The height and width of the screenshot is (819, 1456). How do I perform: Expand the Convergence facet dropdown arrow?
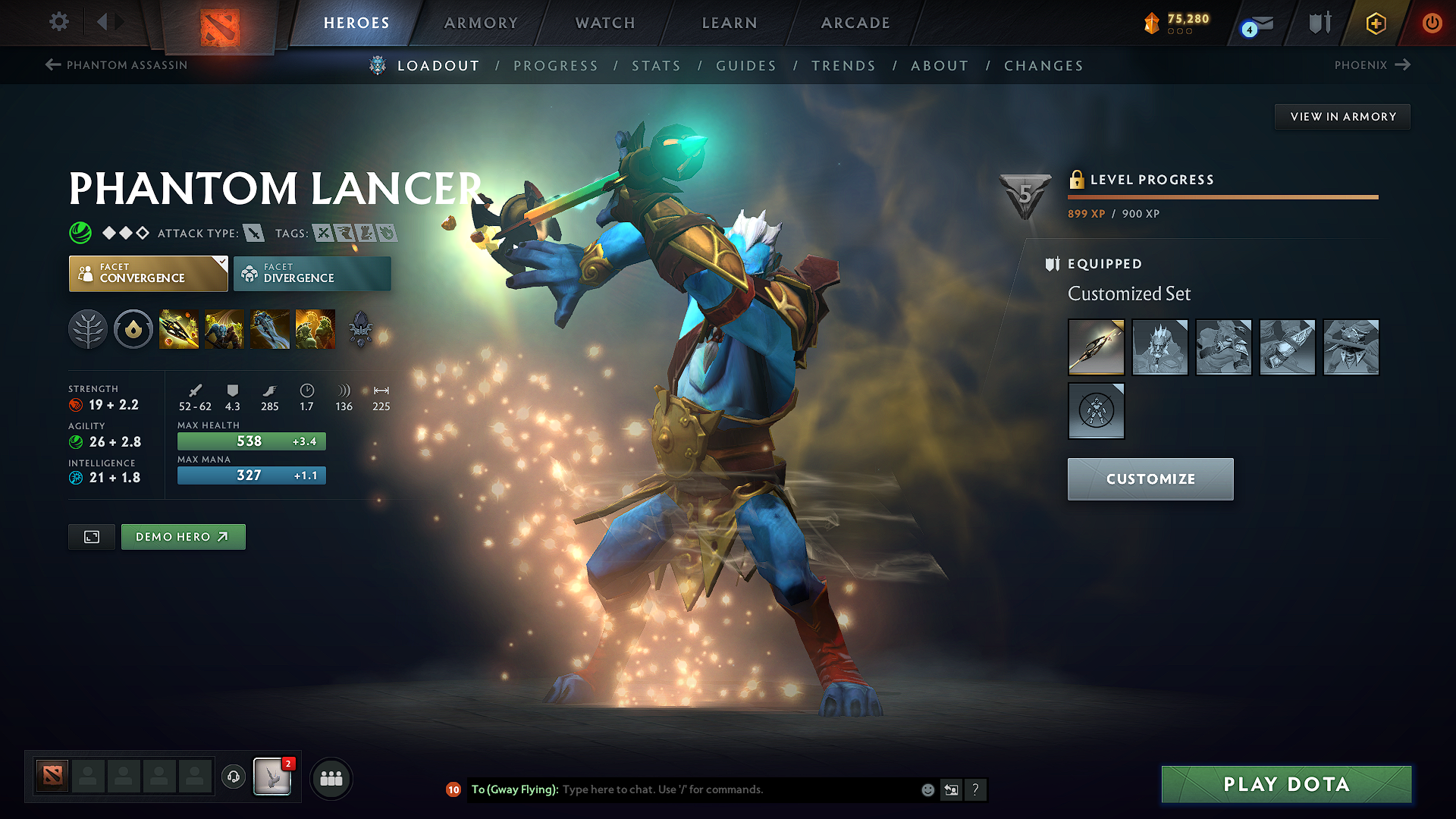[221, 262]
